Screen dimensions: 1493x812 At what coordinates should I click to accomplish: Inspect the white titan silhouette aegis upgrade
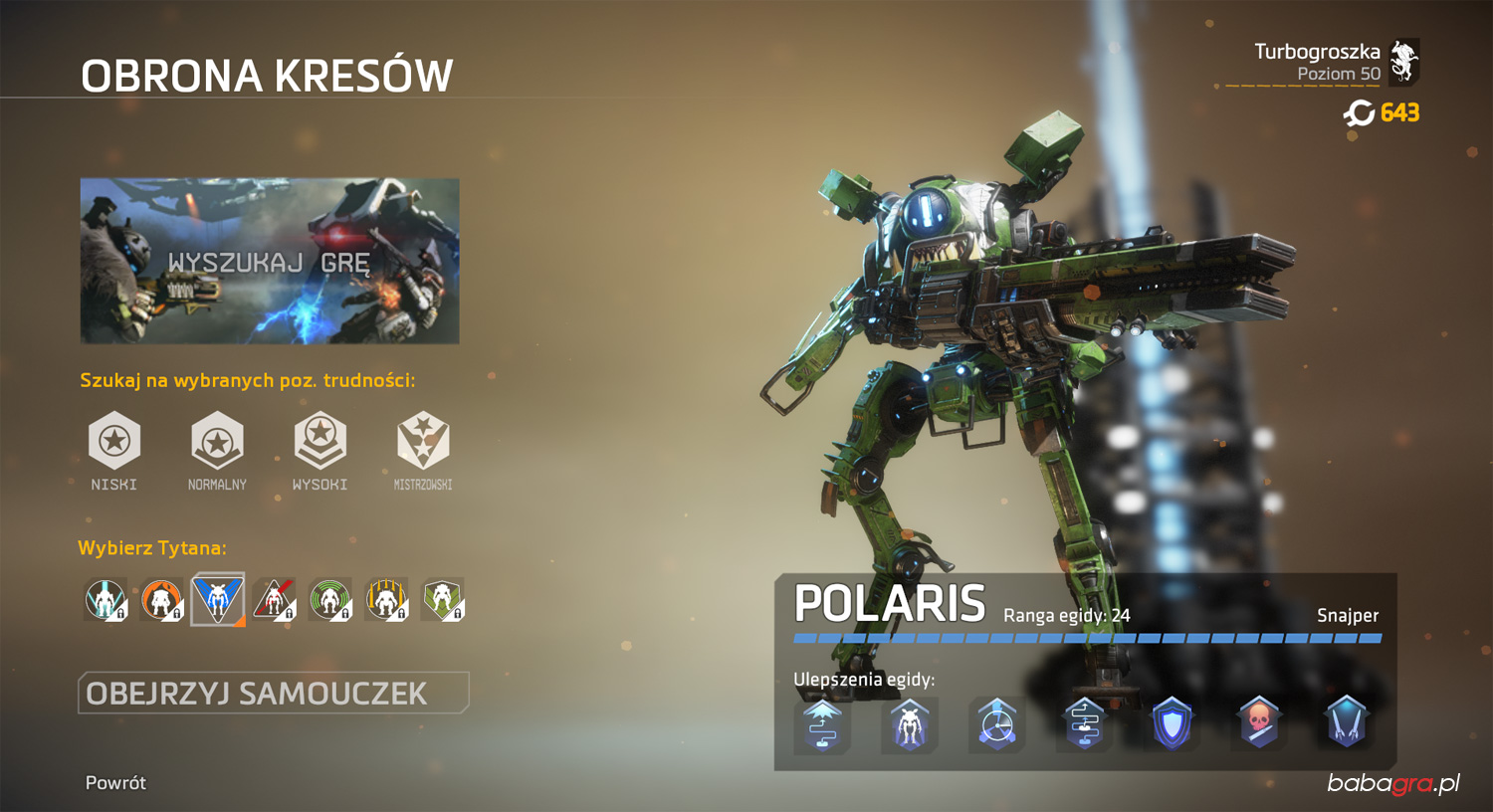(x=909, y=723)
